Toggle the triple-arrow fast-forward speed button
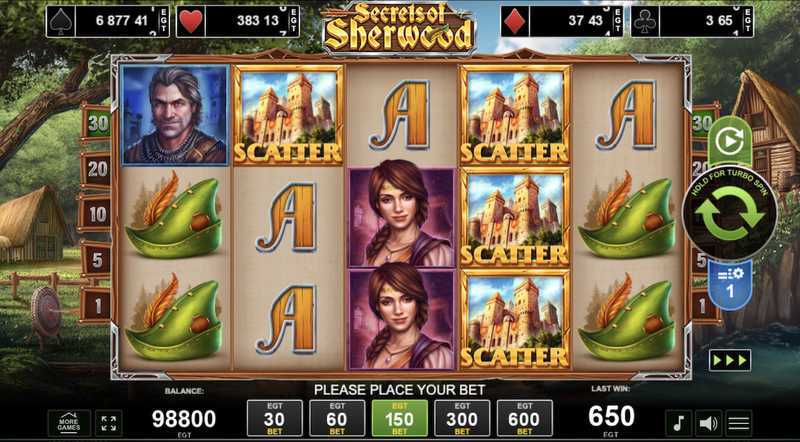 (x=730, y=360)
